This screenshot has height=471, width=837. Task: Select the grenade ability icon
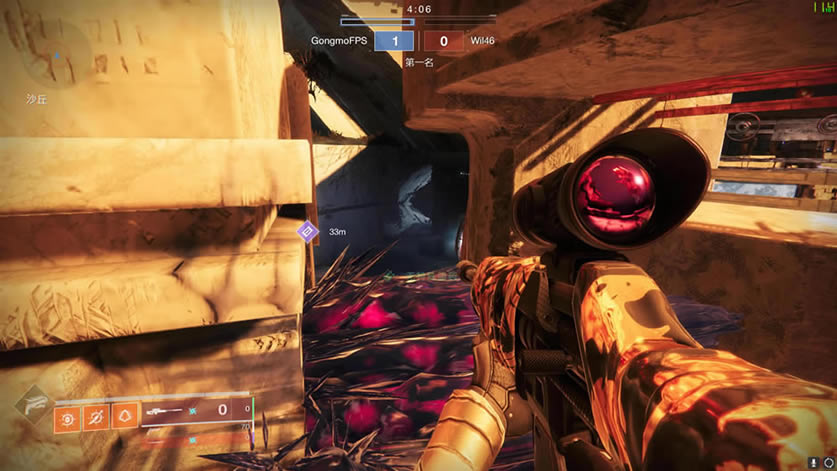pos(69,414)
